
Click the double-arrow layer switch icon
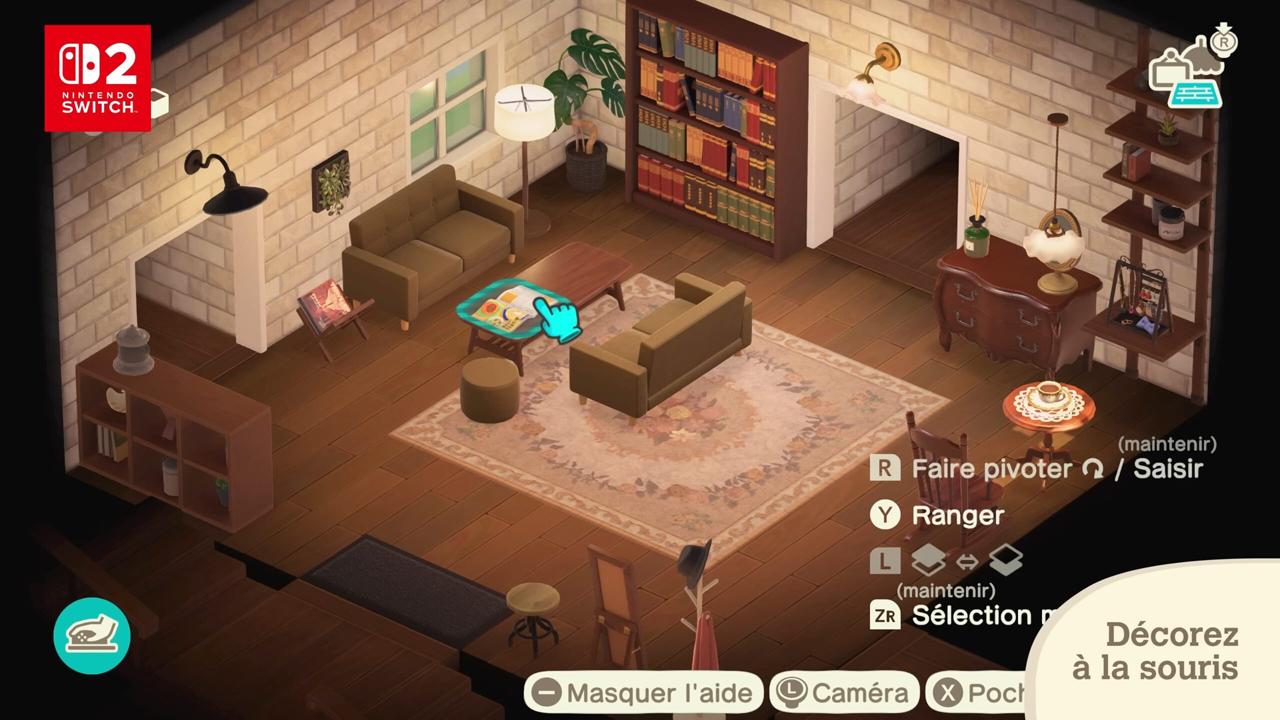point(967,559)
